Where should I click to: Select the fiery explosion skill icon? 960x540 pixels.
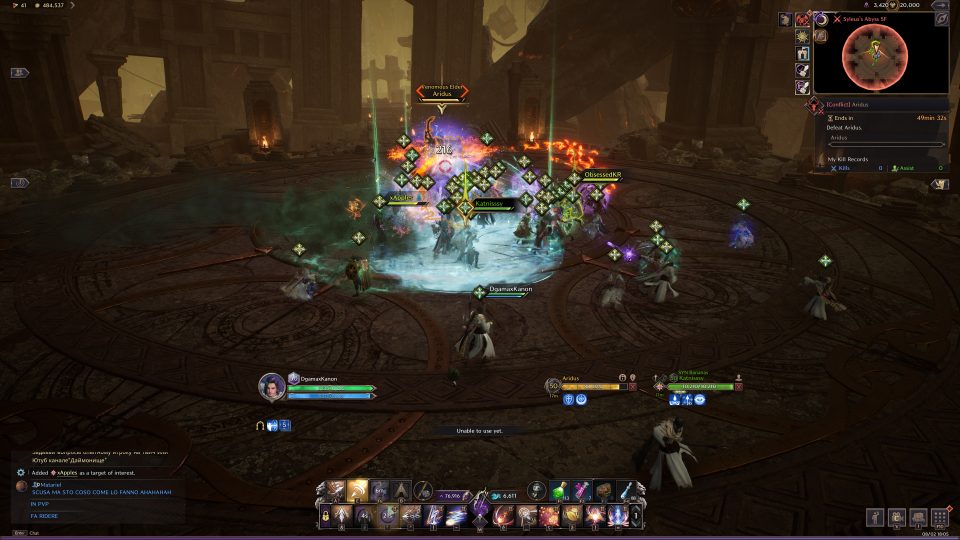coord(548,516)
